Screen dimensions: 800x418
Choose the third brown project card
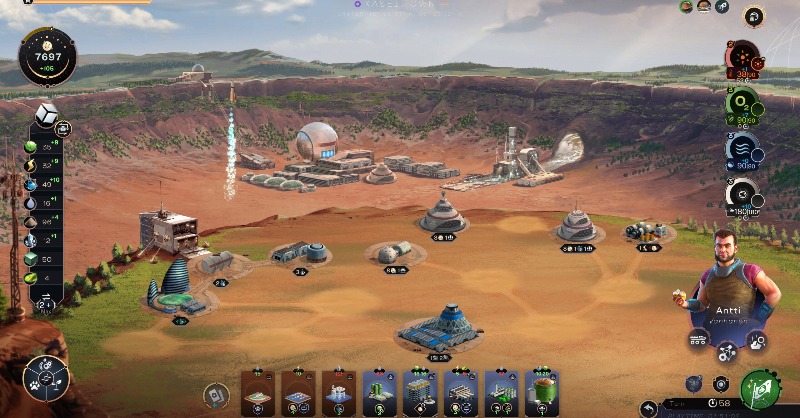click(339, 393)
